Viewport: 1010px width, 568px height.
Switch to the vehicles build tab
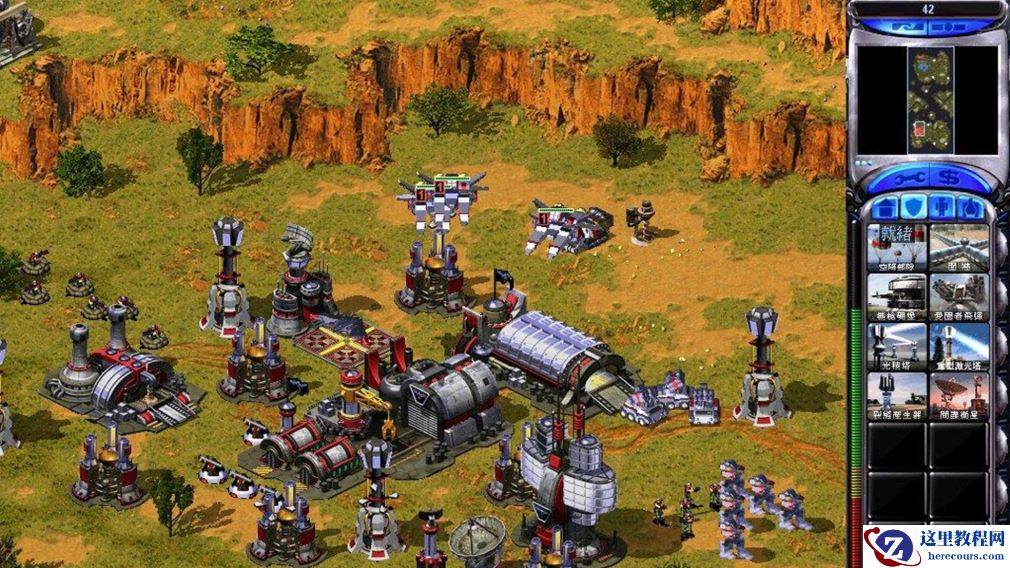point(970,207)
